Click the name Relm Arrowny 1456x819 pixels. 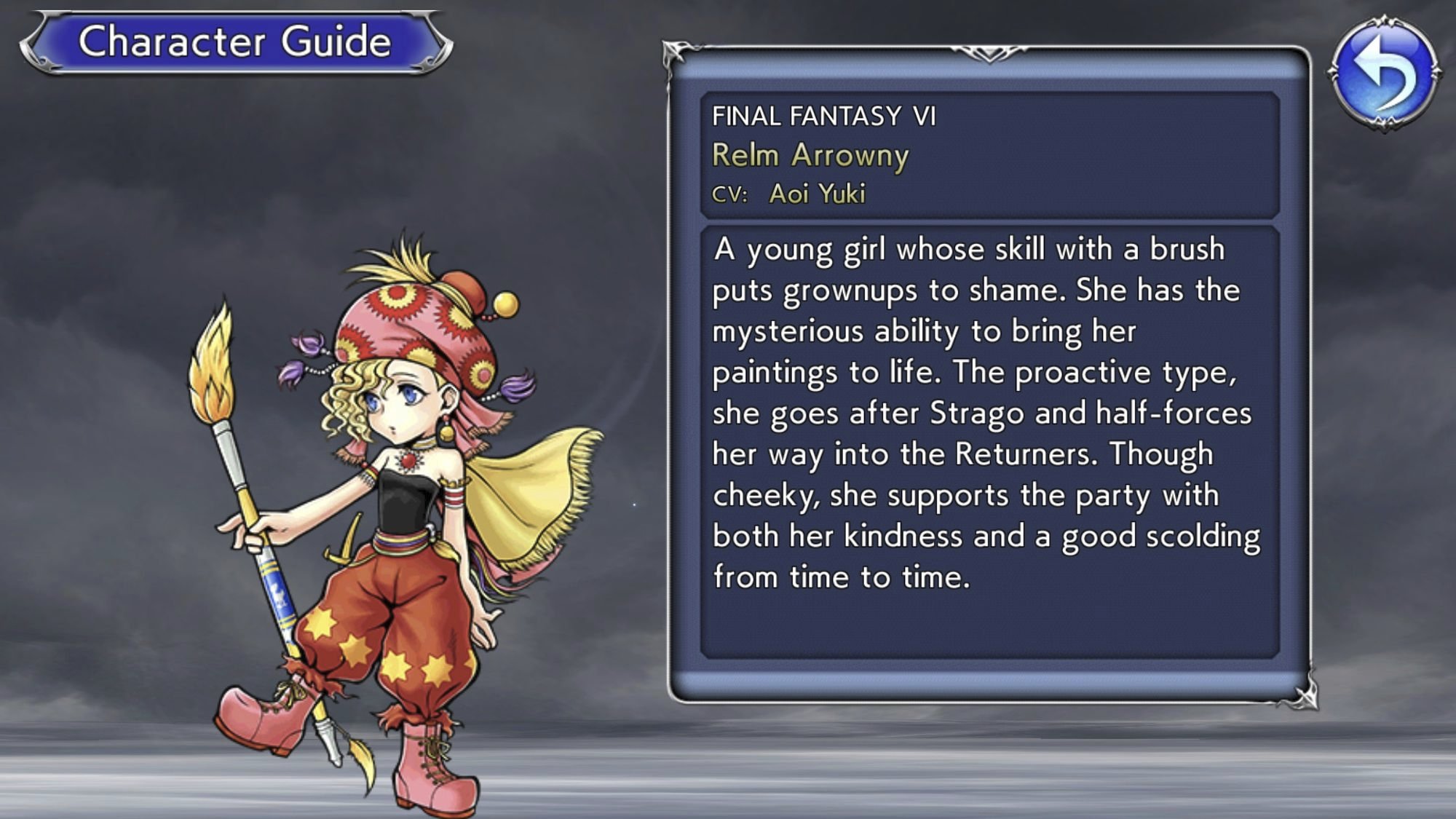click(x=810, y=155)
